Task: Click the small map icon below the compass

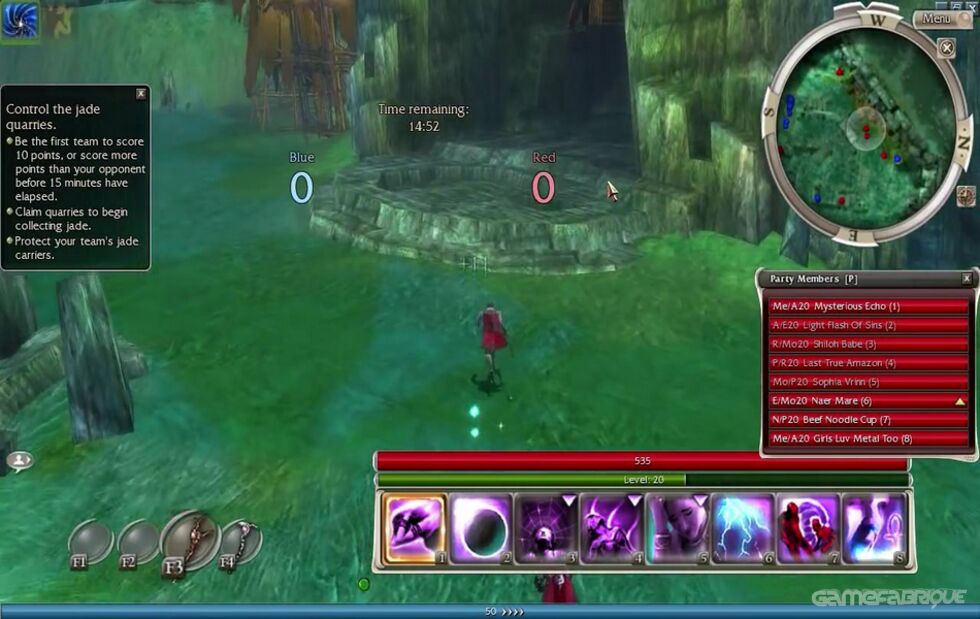Action: point(966,195)
